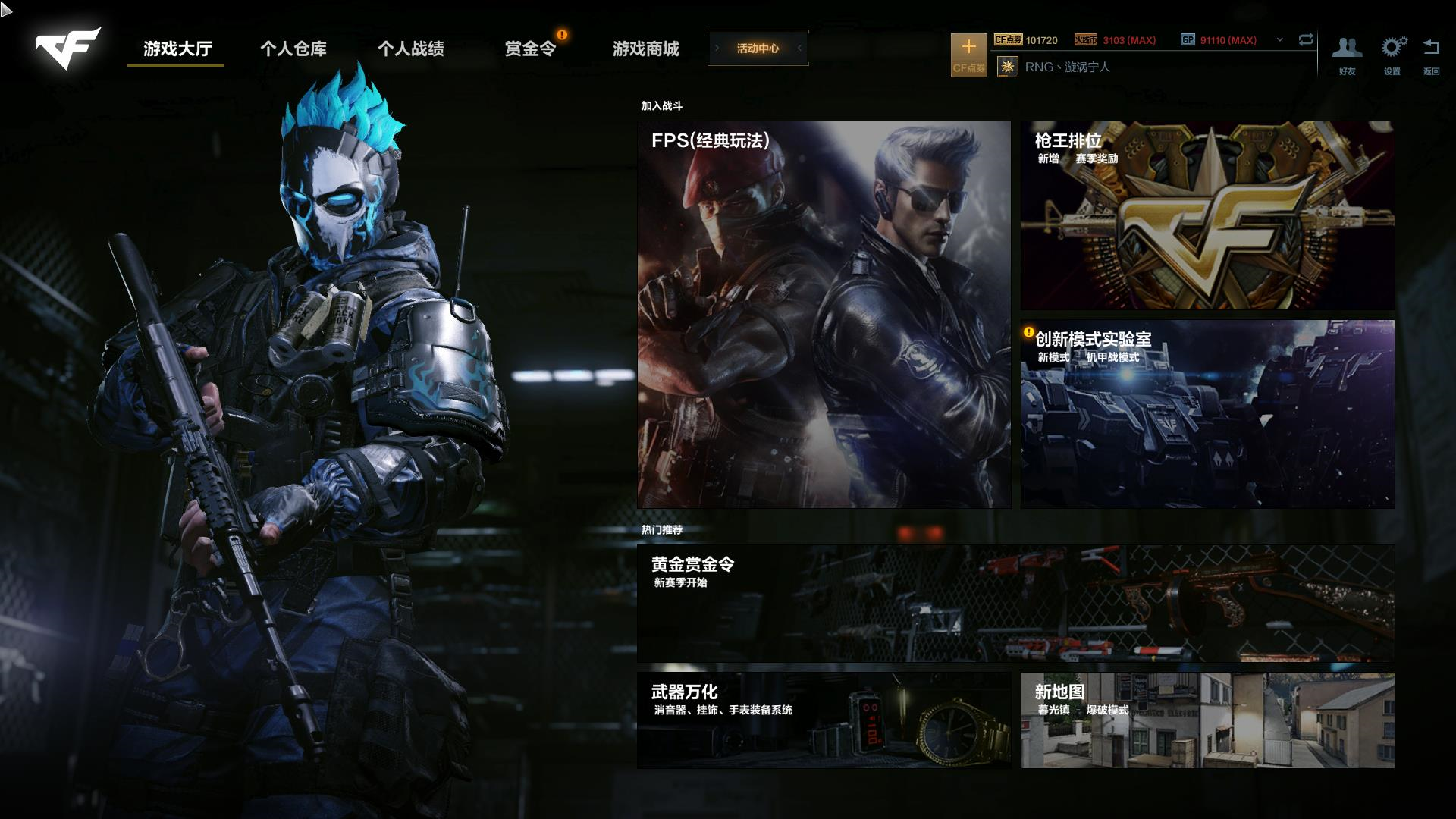
Task: Open the 设置 settings gear
Action: [1392, 55]
